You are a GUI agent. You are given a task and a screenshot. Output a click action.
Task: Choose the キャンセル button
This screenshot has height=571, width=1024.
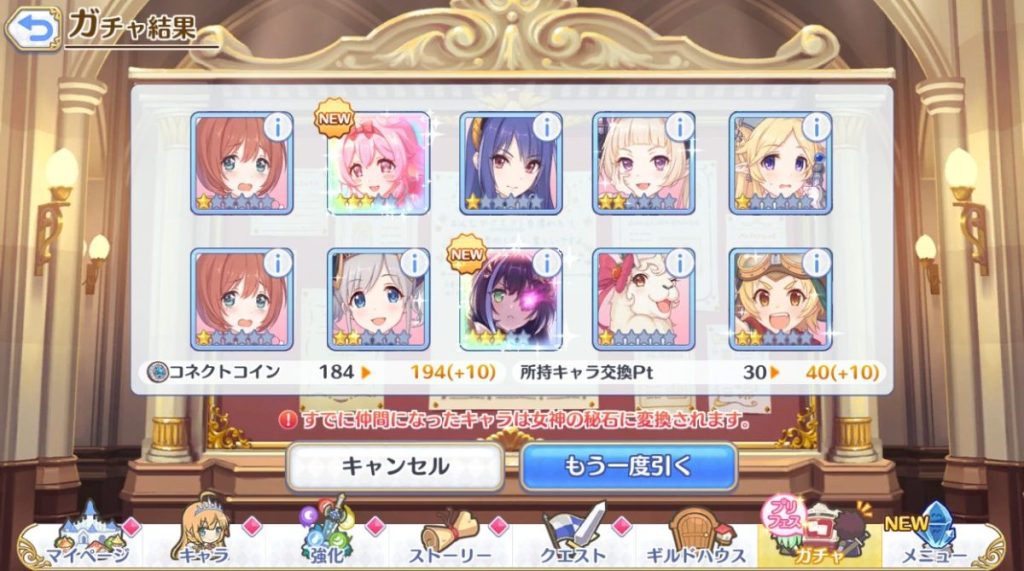(x=395, y=466)
